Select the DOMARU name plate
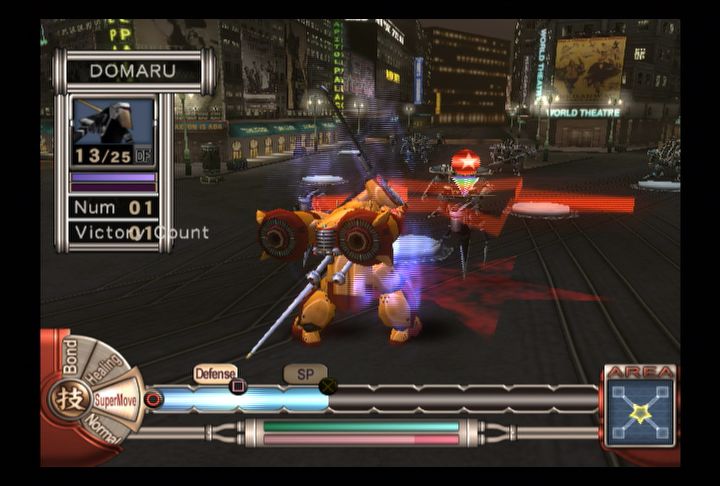720x486 pixels. 133,71
